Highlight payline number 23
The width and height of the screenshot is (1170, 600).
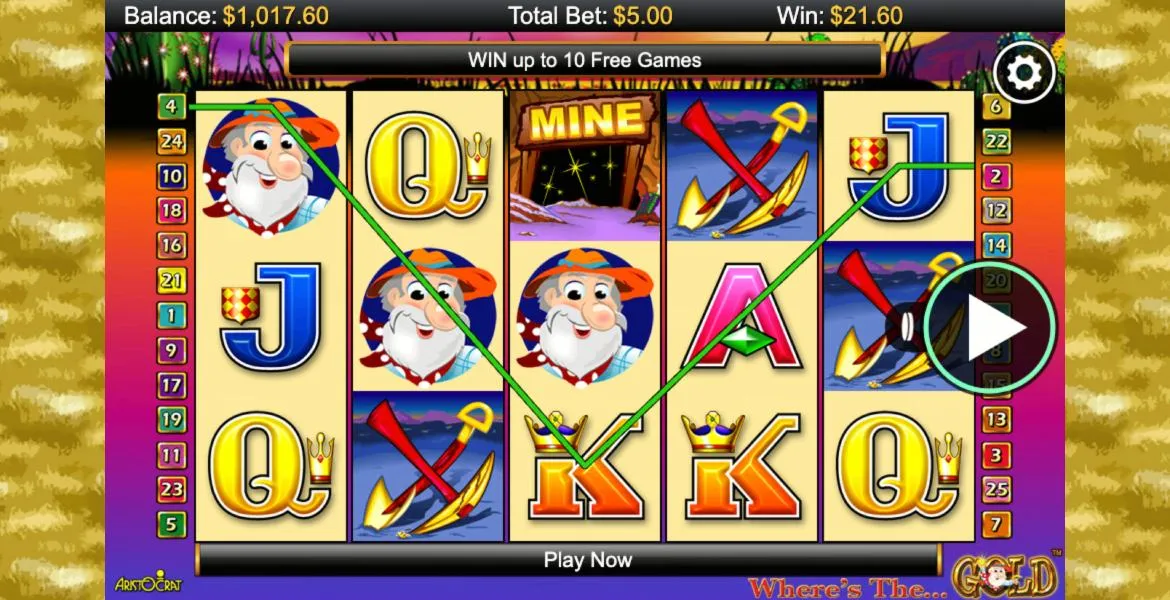tap(171, 489)
